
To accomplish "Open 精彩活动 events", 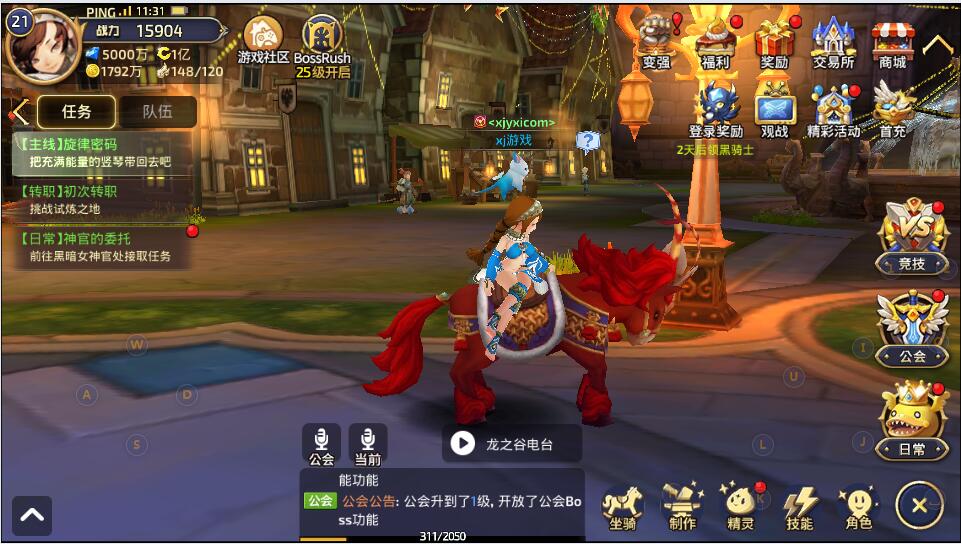I will (x=833, y=108).
